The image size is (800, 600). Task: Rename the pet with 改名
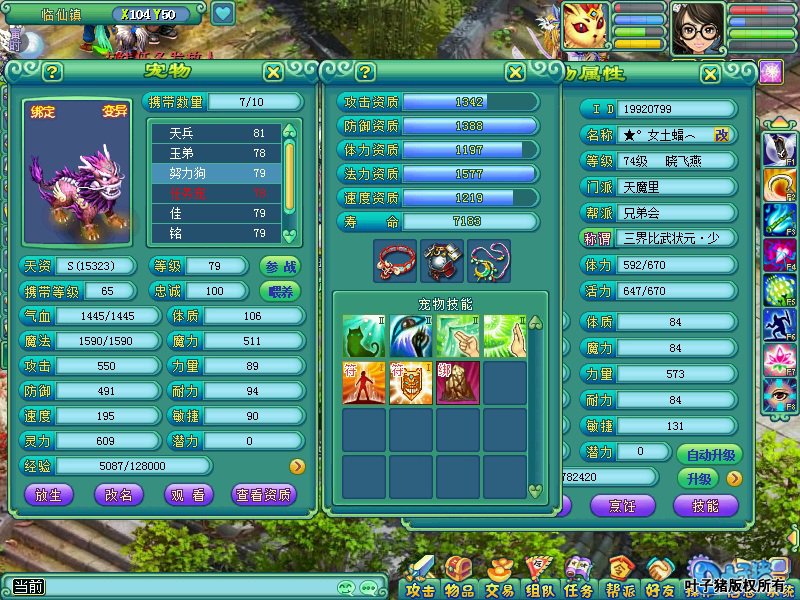click(x=119, y=494)
